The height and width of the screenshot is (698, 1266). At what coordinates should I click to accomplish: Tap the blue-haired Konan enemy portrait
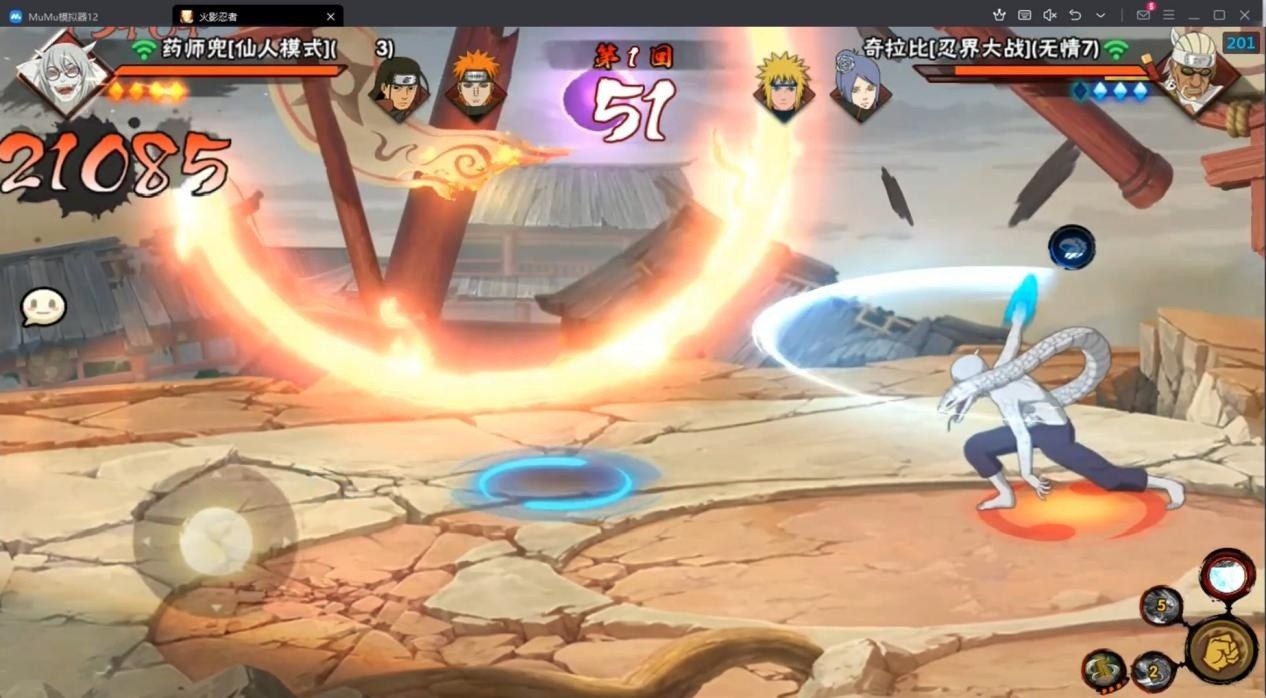click(x=859, y=86)
